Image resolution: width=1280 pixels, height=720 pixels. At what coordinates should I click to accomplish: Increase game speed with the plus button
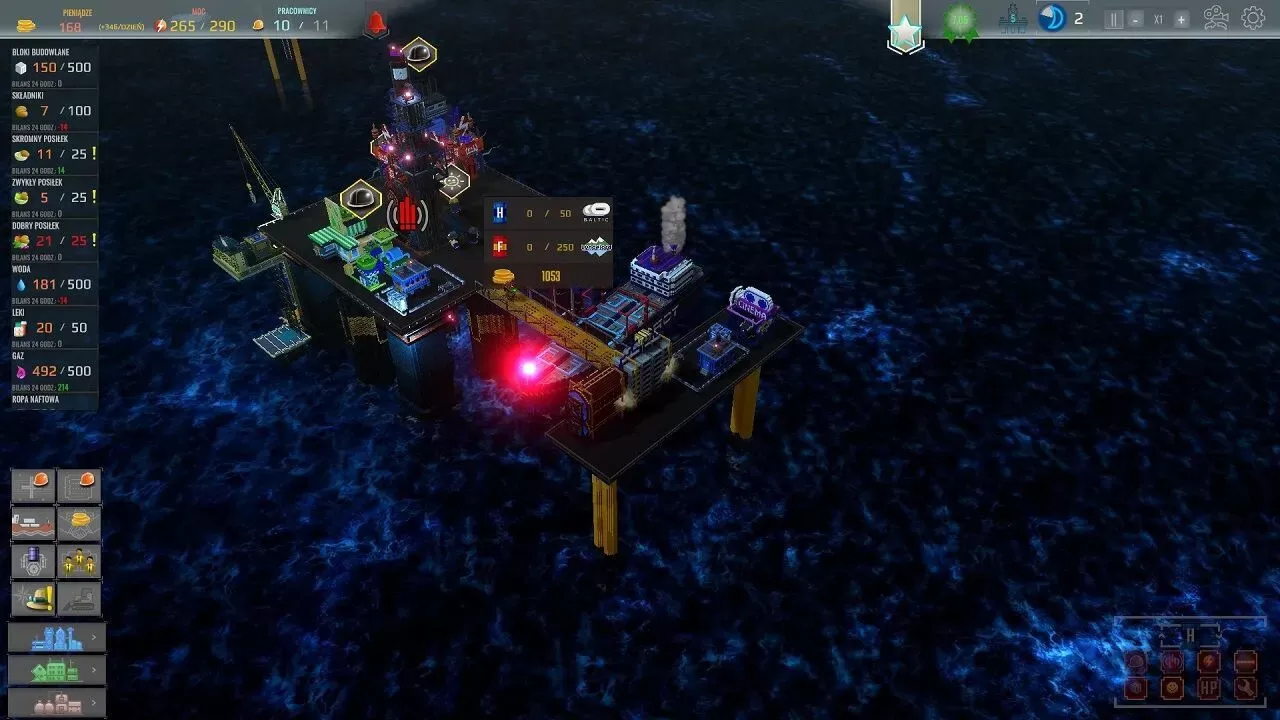pos(1181,19)
